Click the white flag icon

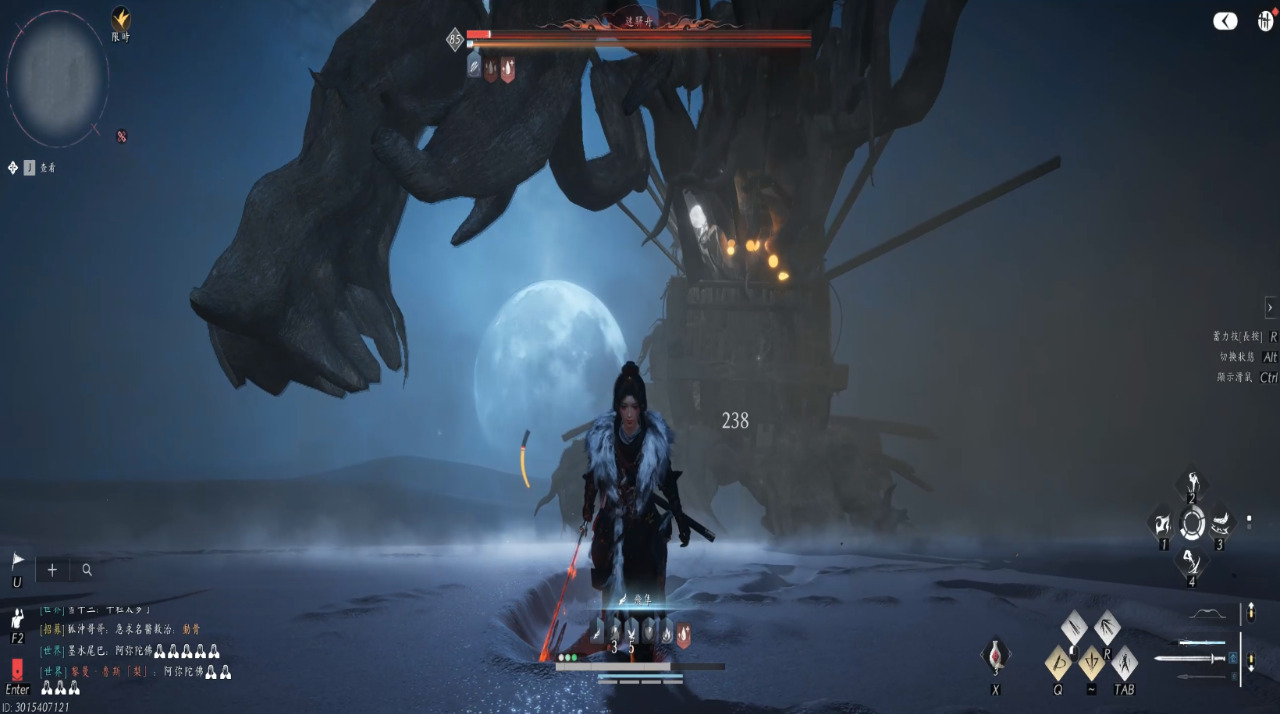(x=17, y=561)
